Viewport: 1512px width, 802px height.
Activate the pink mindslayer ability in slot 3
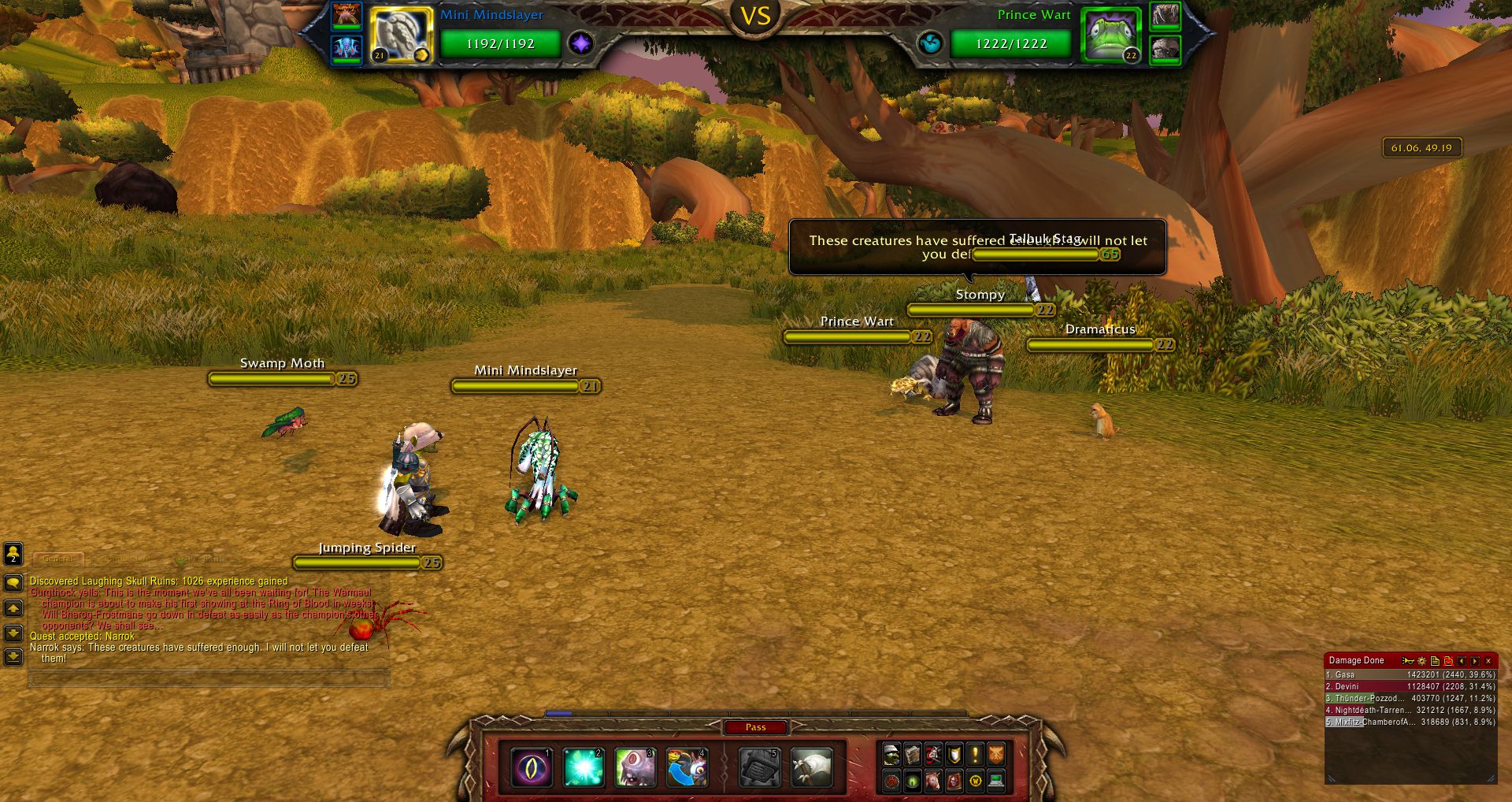point(635,768)
